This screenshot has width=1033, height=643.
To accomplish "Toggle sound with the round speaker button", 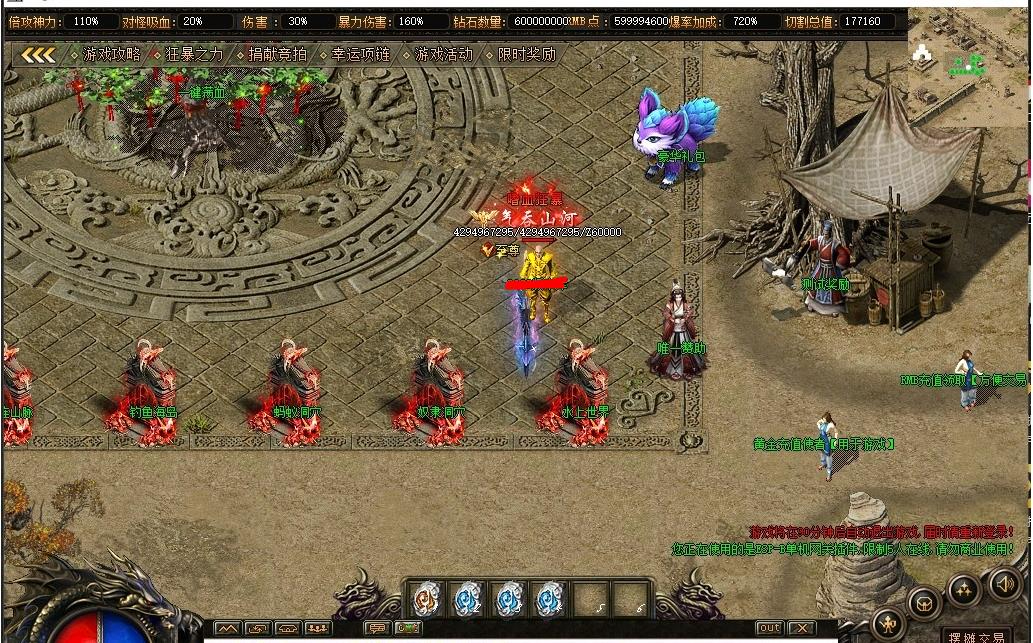I will (x=1004, y=584).
